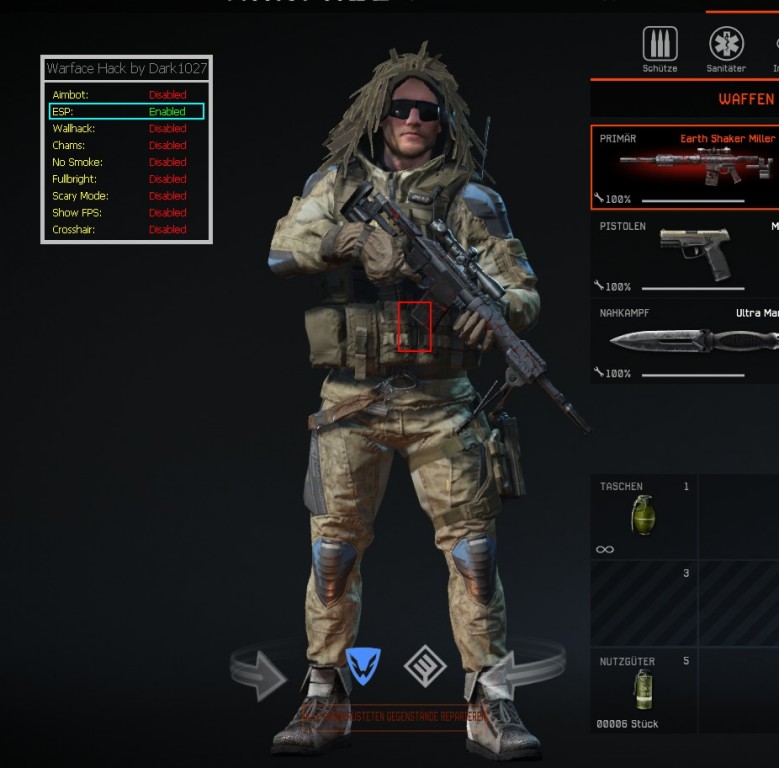This screenshot has height=768, width=779.
Task: Open the Primär Earth Shaker Miller slot
Action: pyautogui.click(x=685, y=167)
